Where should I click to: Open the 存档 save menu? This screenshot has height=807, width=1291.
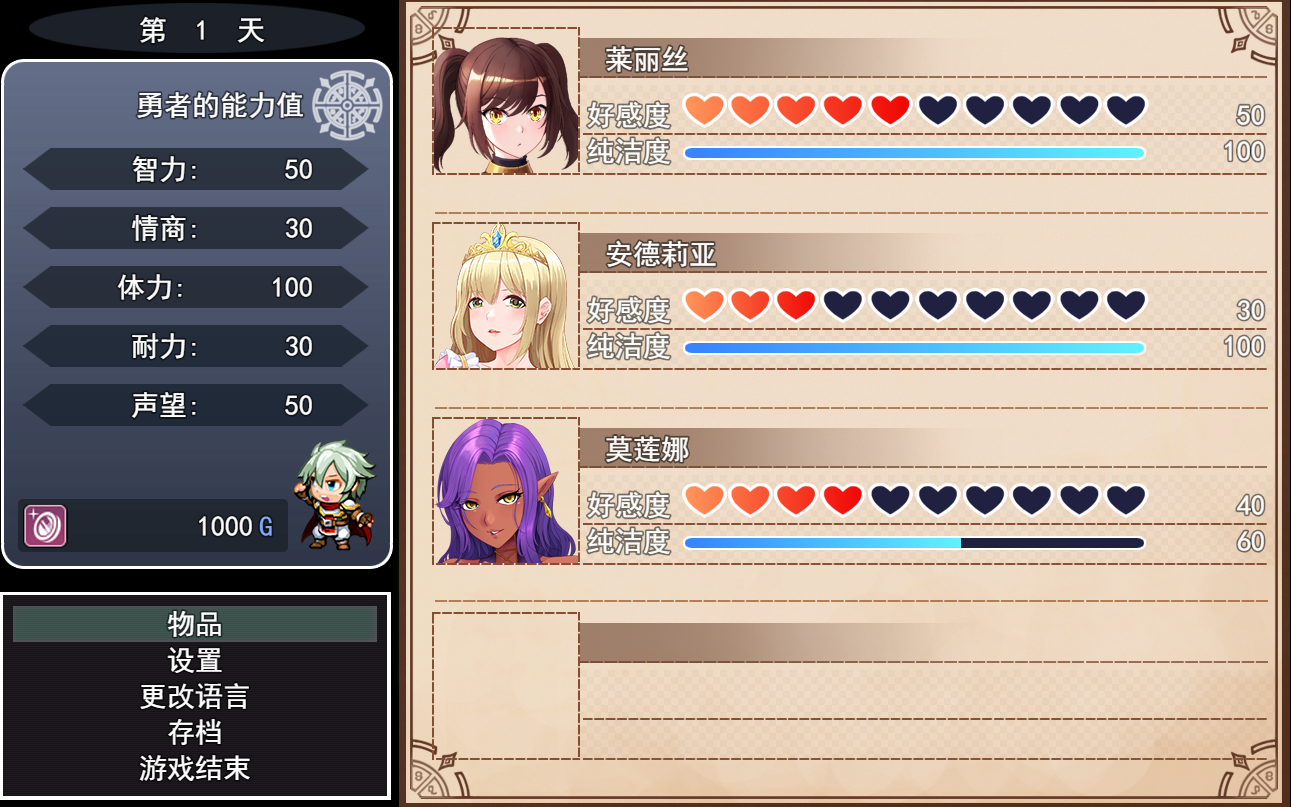pos(195,732)
